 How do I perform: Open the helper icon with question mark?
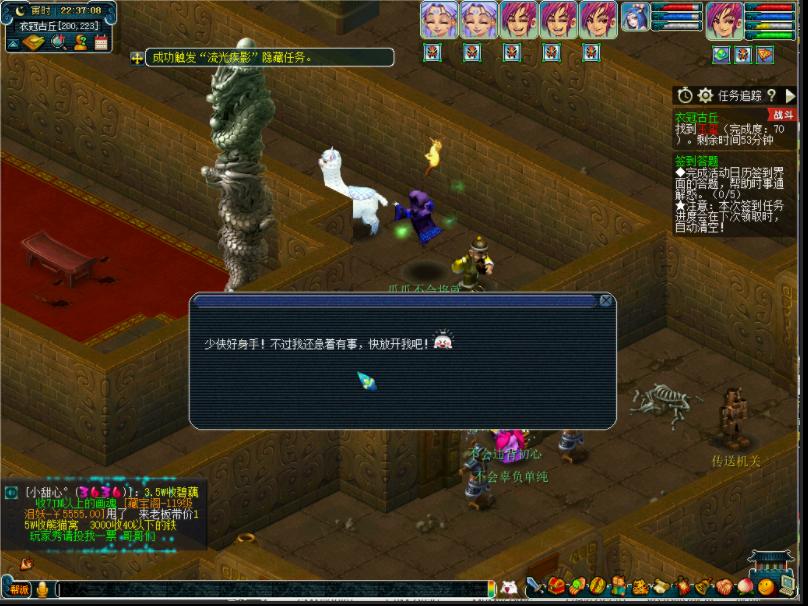point(80,42)
